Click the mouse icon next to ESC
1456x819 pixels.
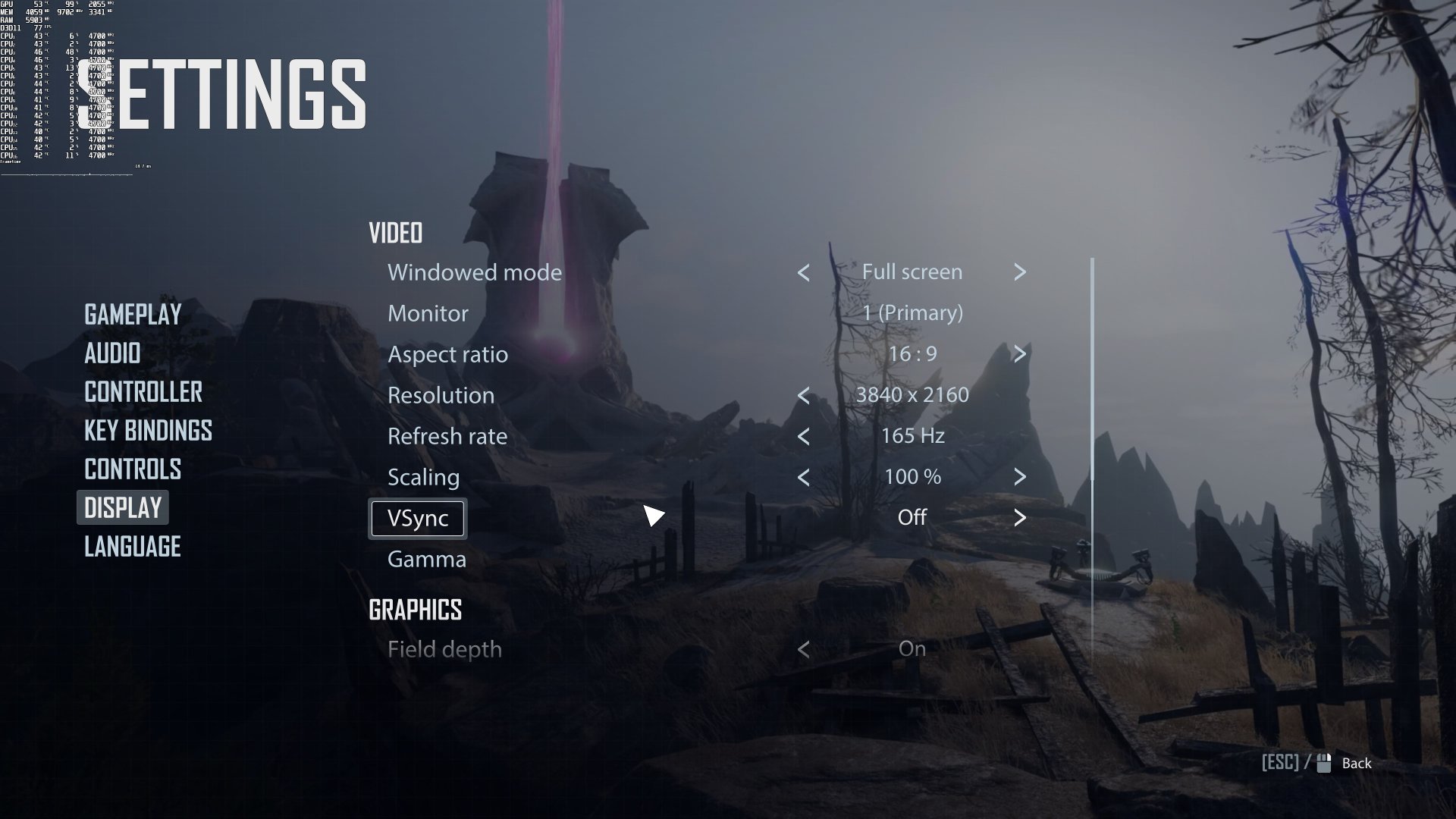click(1323, 763)
